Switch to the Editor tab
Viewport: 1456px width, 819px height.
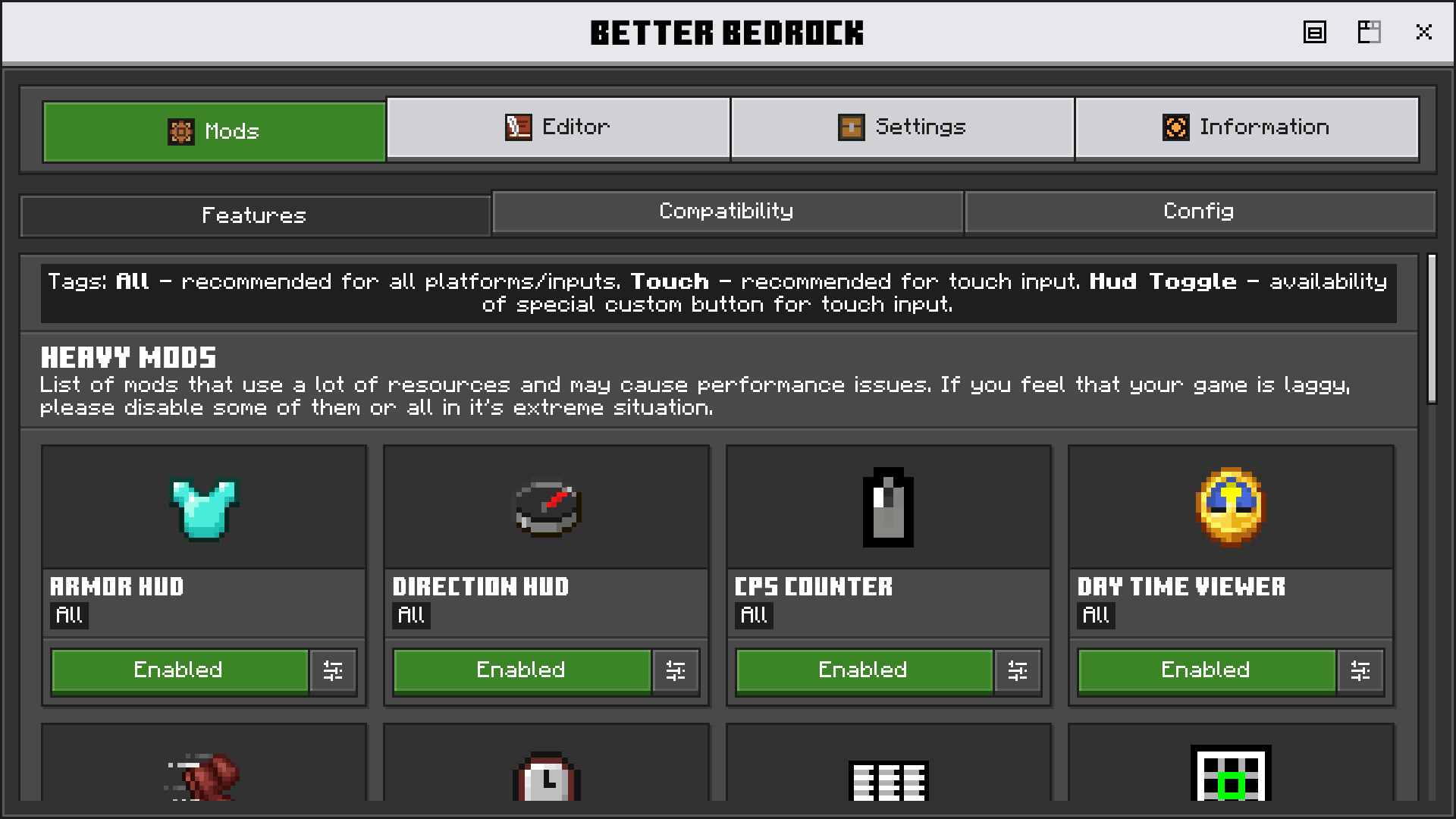point(559,127)
